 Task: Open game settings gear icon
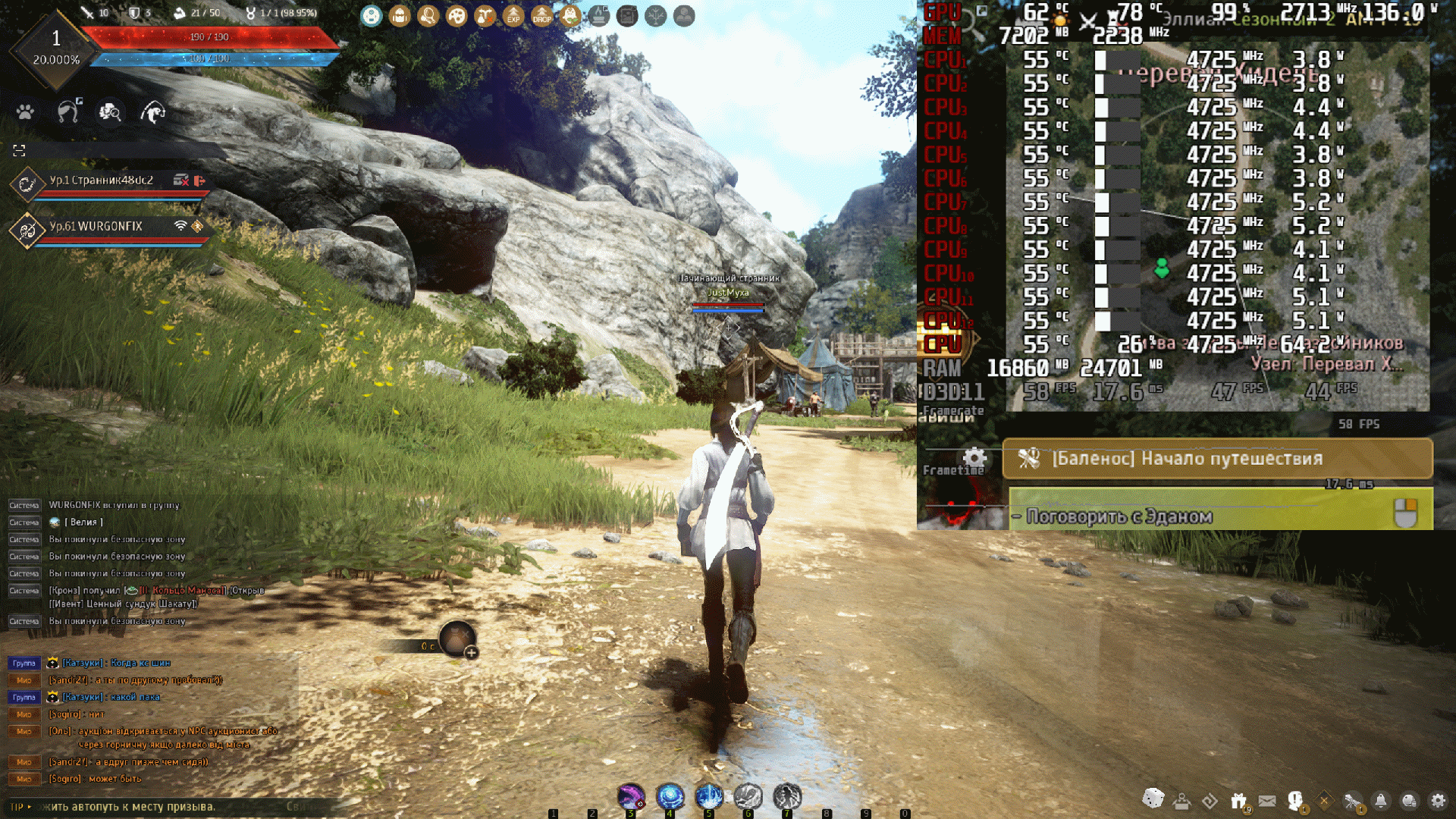pyautogui.click(x=1438, y=801)
